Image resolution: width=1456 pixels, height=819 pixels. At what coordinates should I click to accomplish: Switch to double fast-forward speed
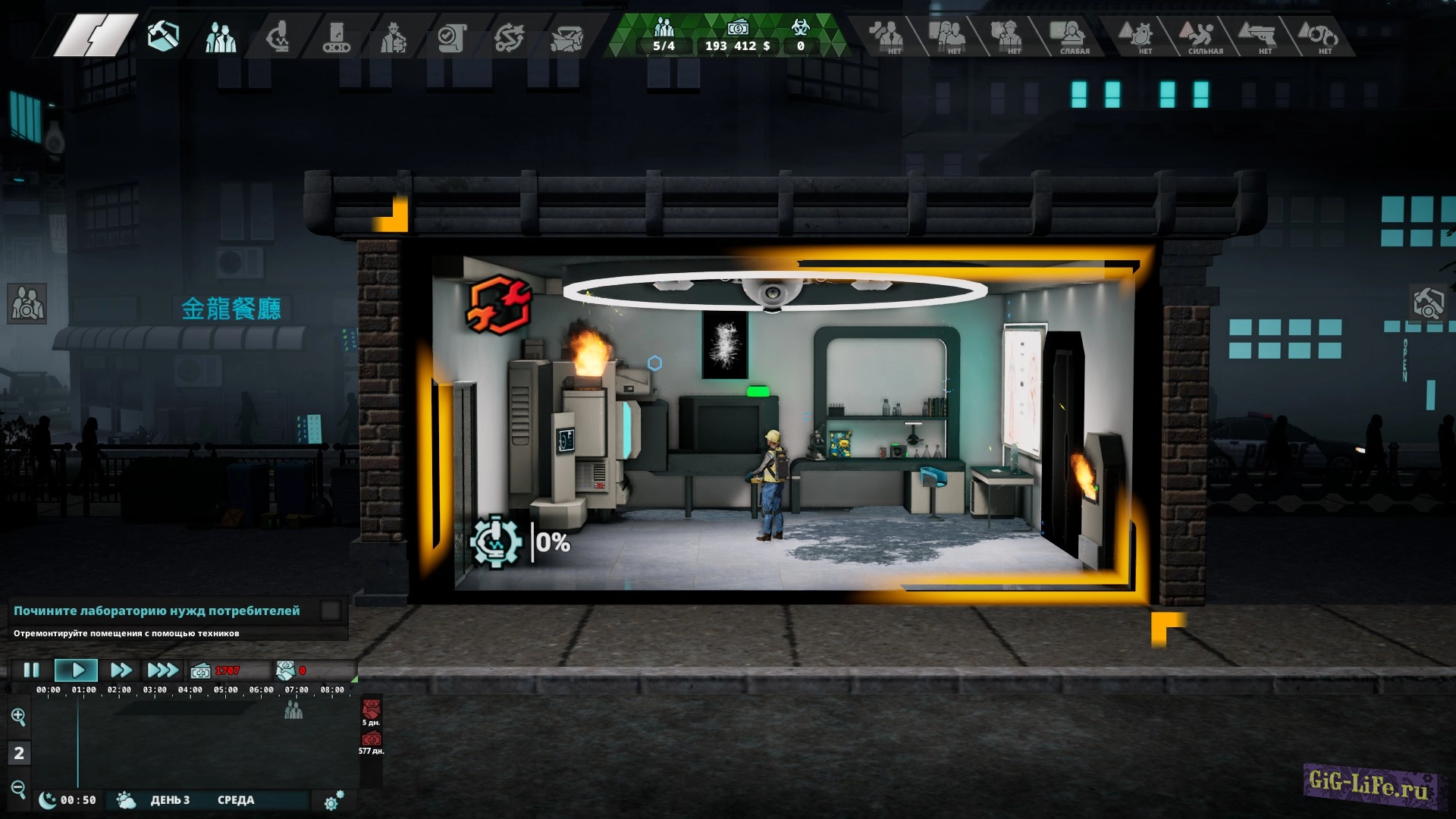[121, 670]
